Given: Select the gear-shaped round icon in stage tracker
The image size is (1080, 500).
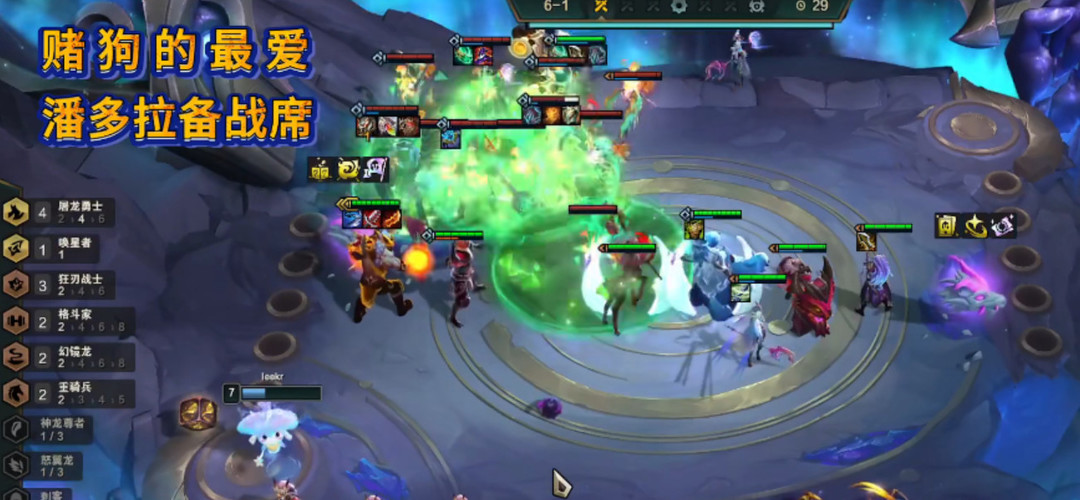Looking at the screenshot, I should click(x=680, y=6).
